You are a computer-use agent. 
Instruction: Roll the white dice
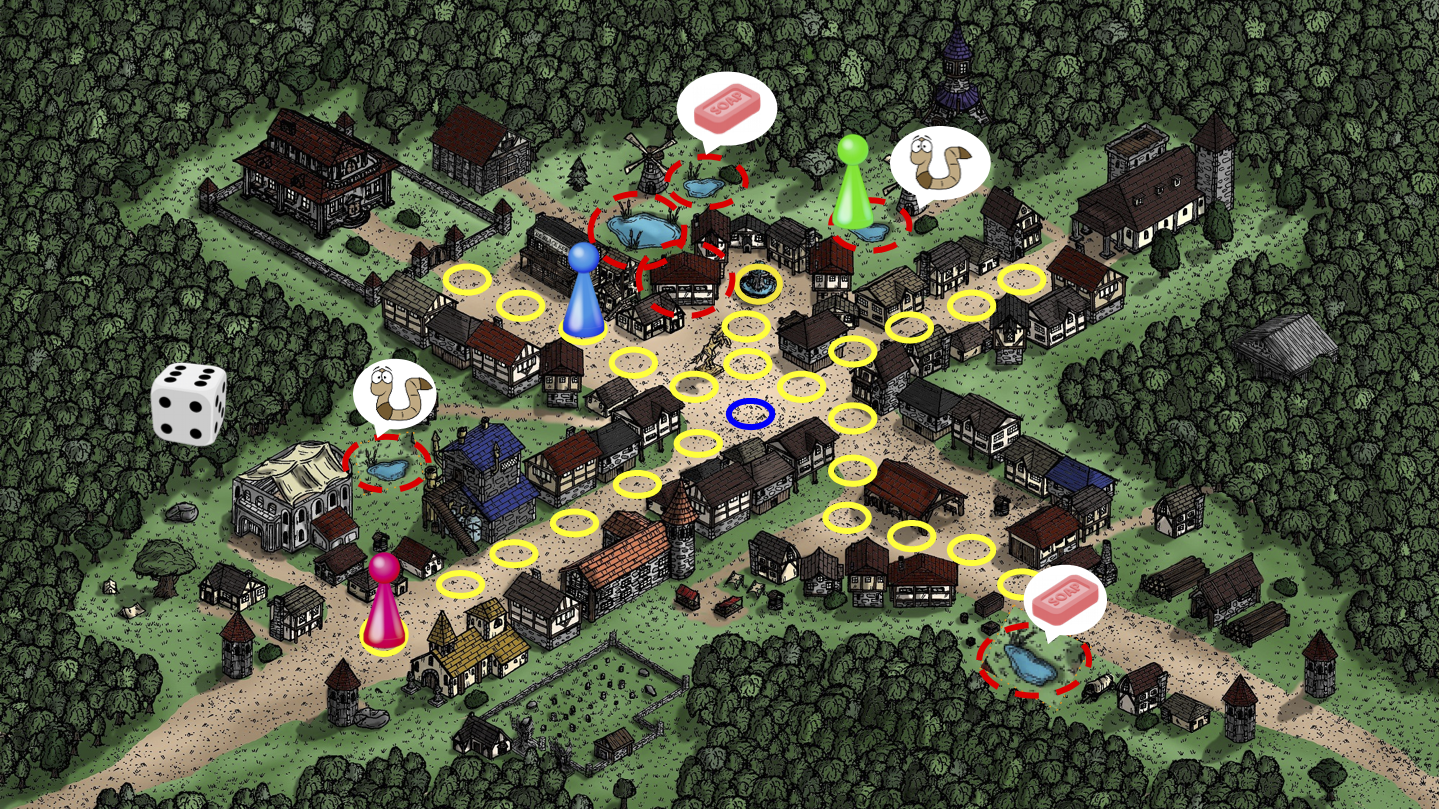coord(189,403)
